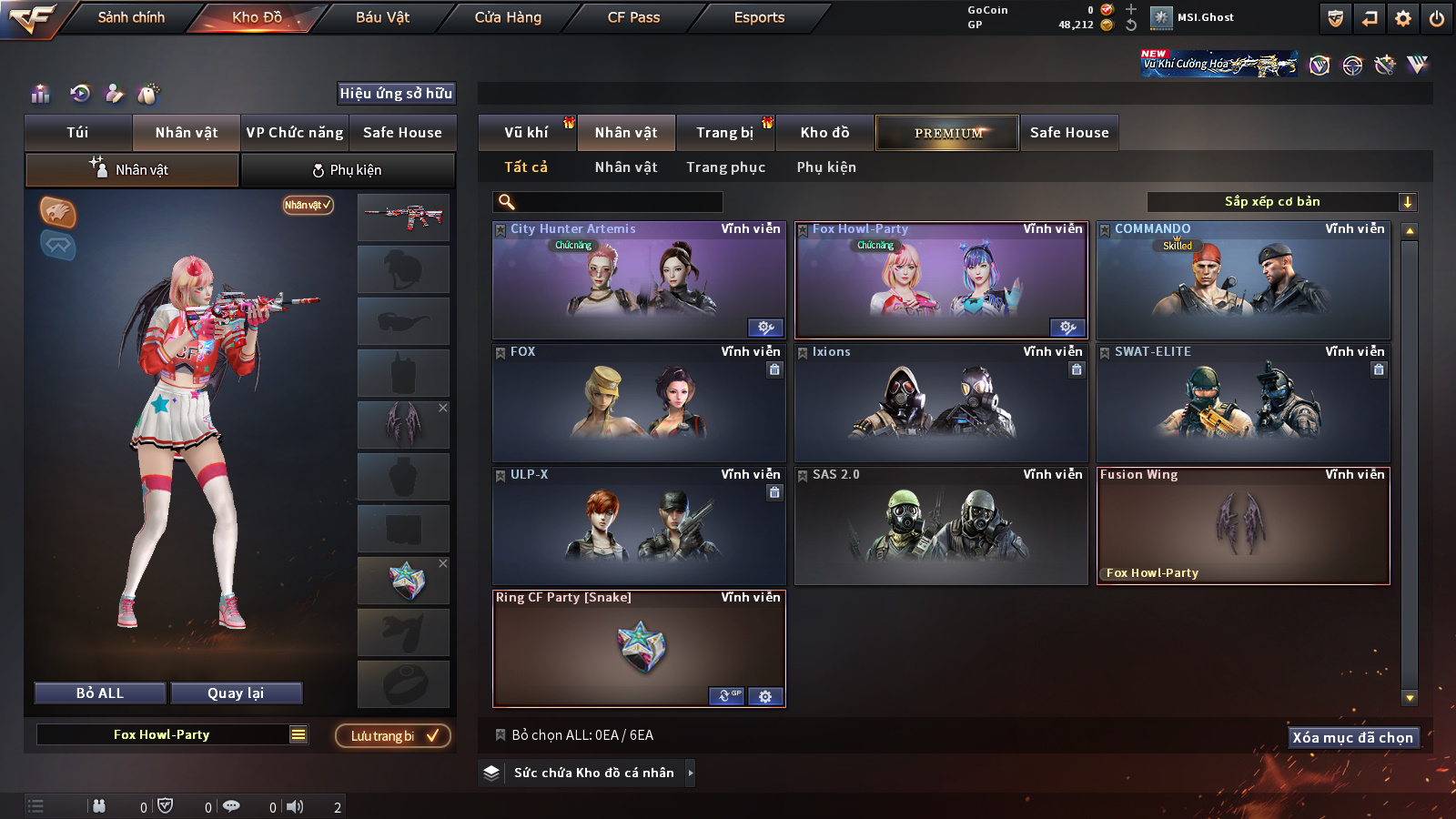1456x819 pixels.
Task: Save the outfit with Lưu trang bị
Action: coord(393,735)
